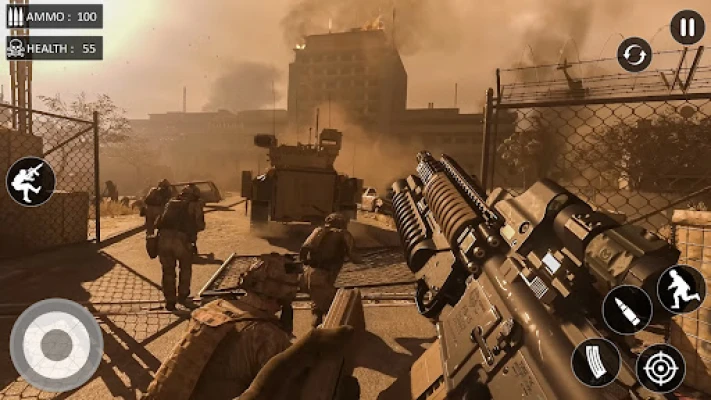Viewport: 711px width, 400px height.
Task: Reload using the magazine button
Action: pos(596,362)
